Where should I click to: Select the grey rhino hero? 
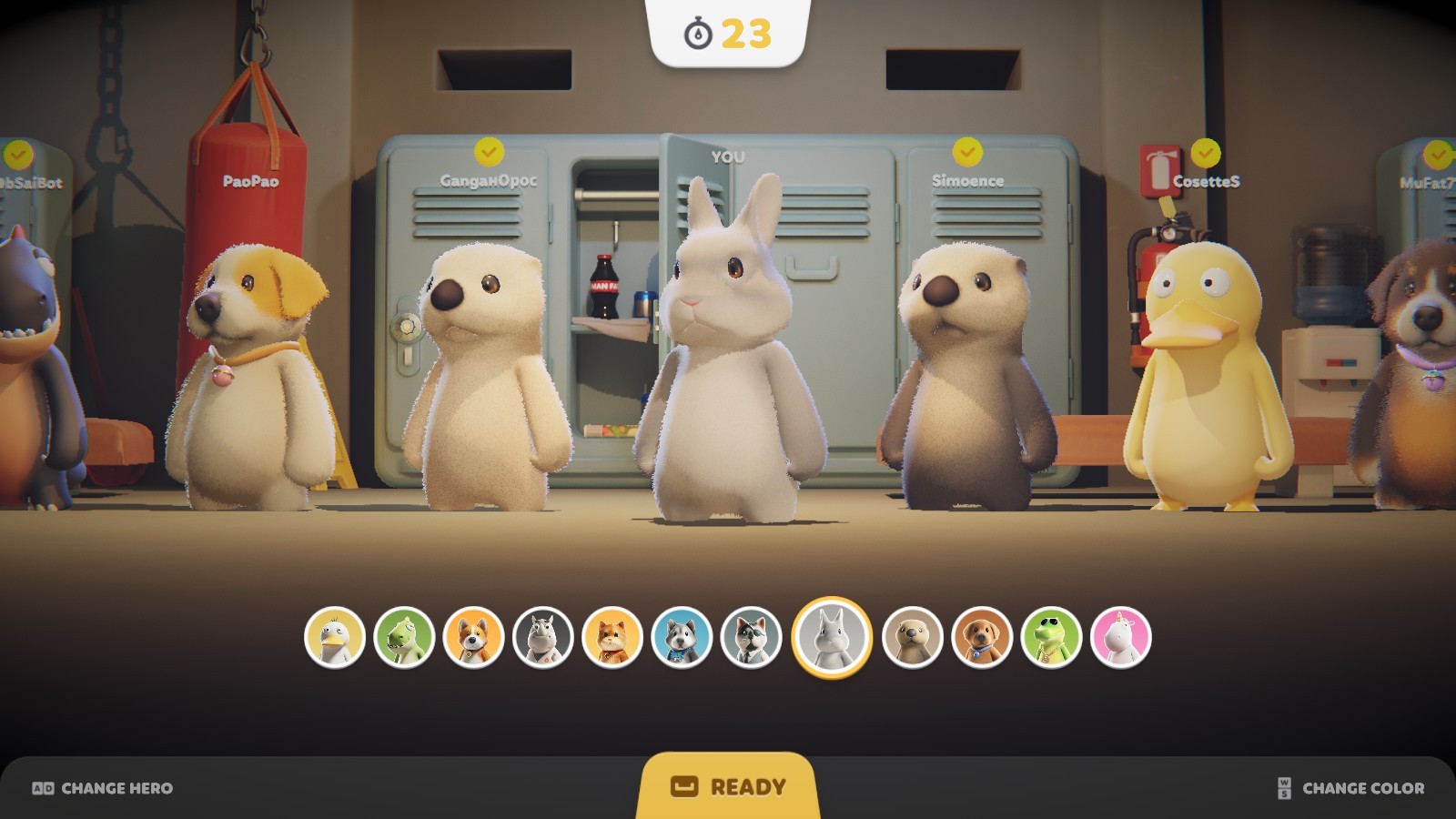click(x=543, y=637)
